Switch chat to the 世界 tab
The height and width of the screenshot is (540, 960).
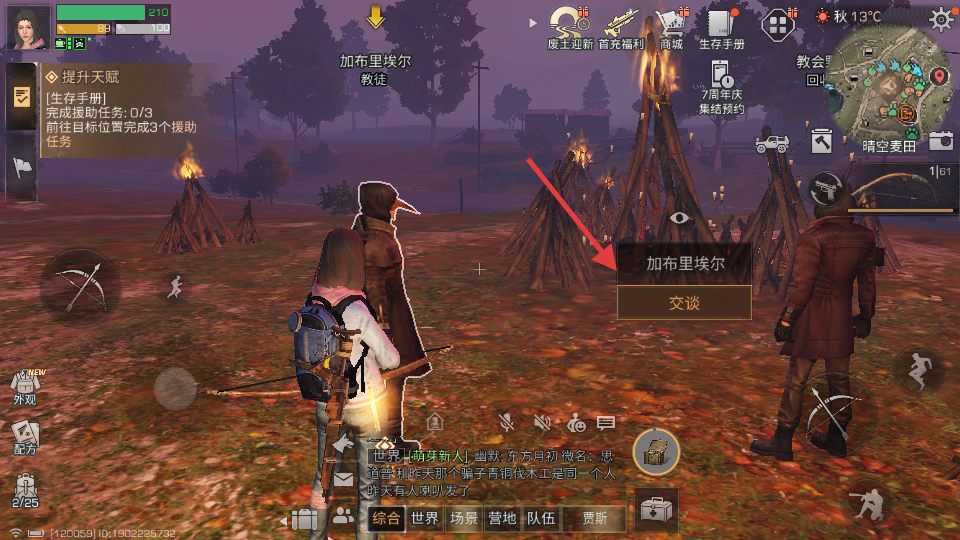[x=425, y=518]
